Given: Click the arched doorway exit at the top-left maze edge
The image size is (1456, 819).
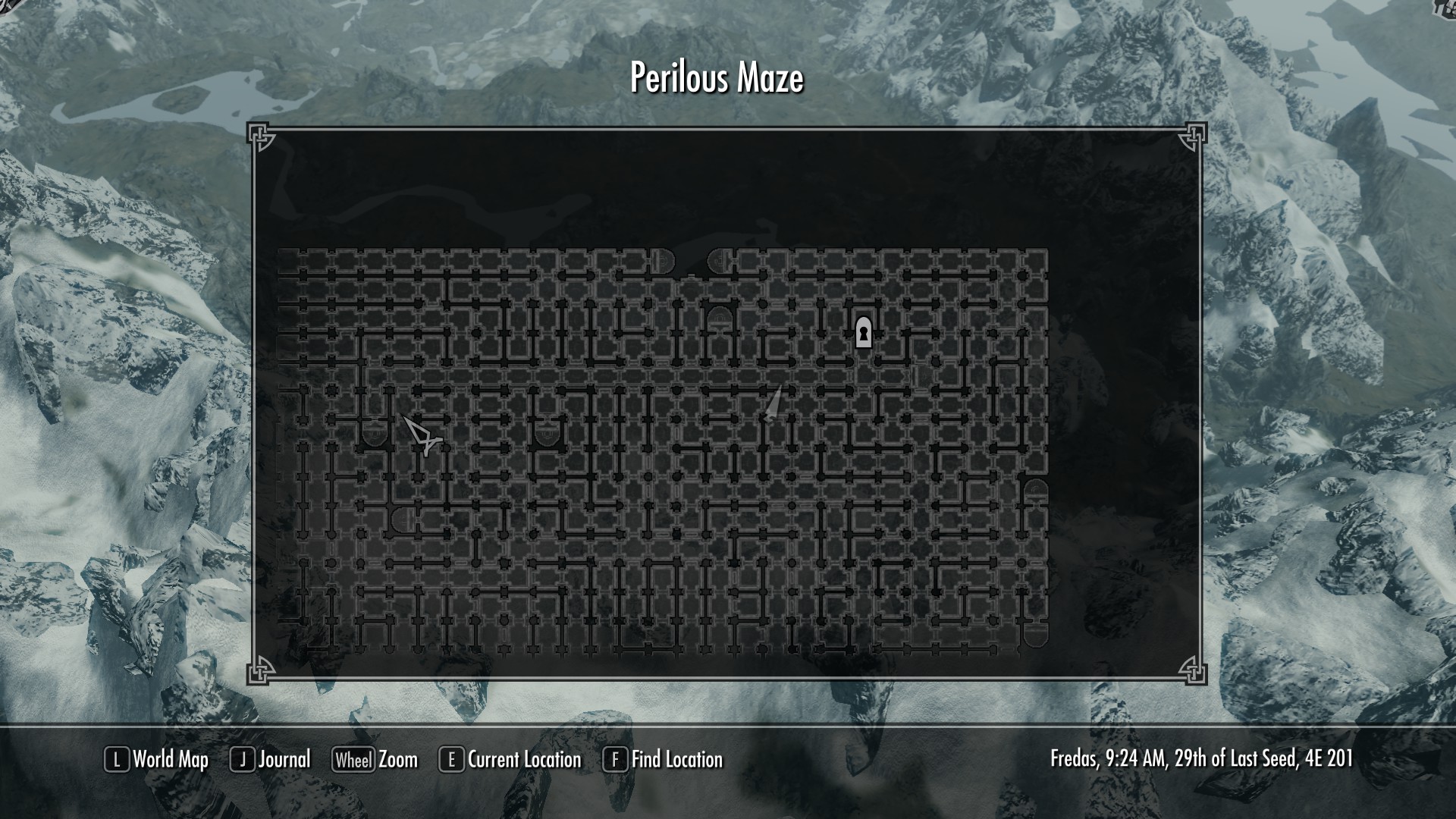Looking at the screenshot, I should pos(661,261).
